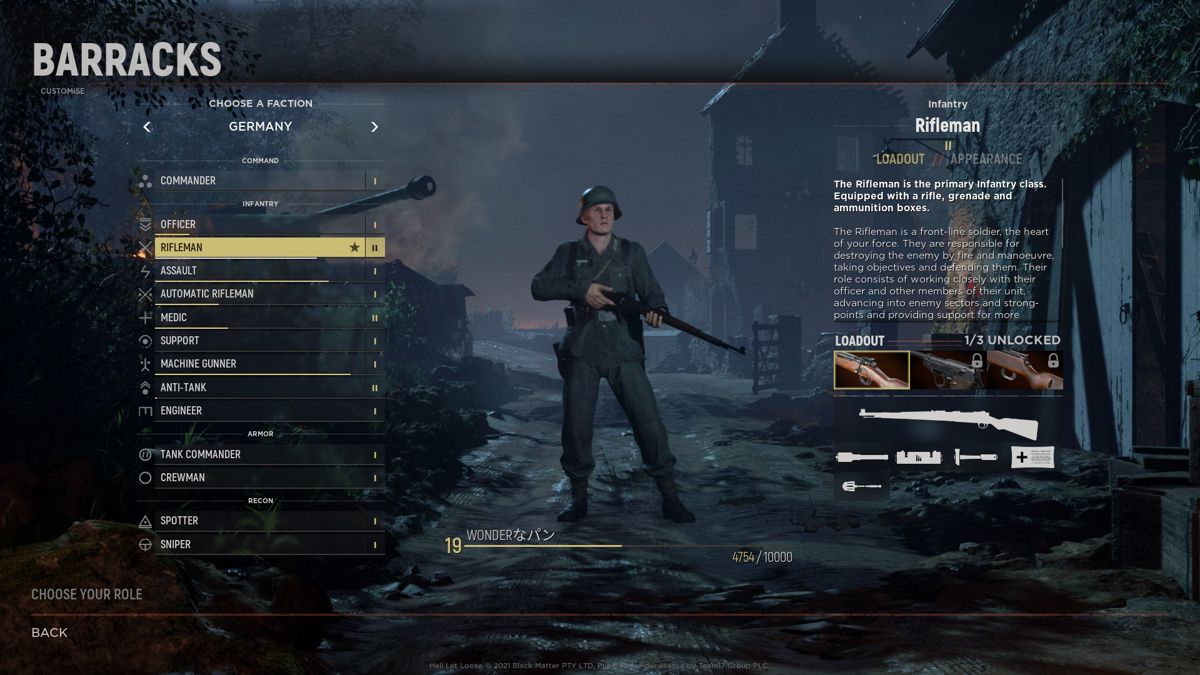Select the Medic role
Viewport: 1200px width, 675px height.
click(260, 318)
